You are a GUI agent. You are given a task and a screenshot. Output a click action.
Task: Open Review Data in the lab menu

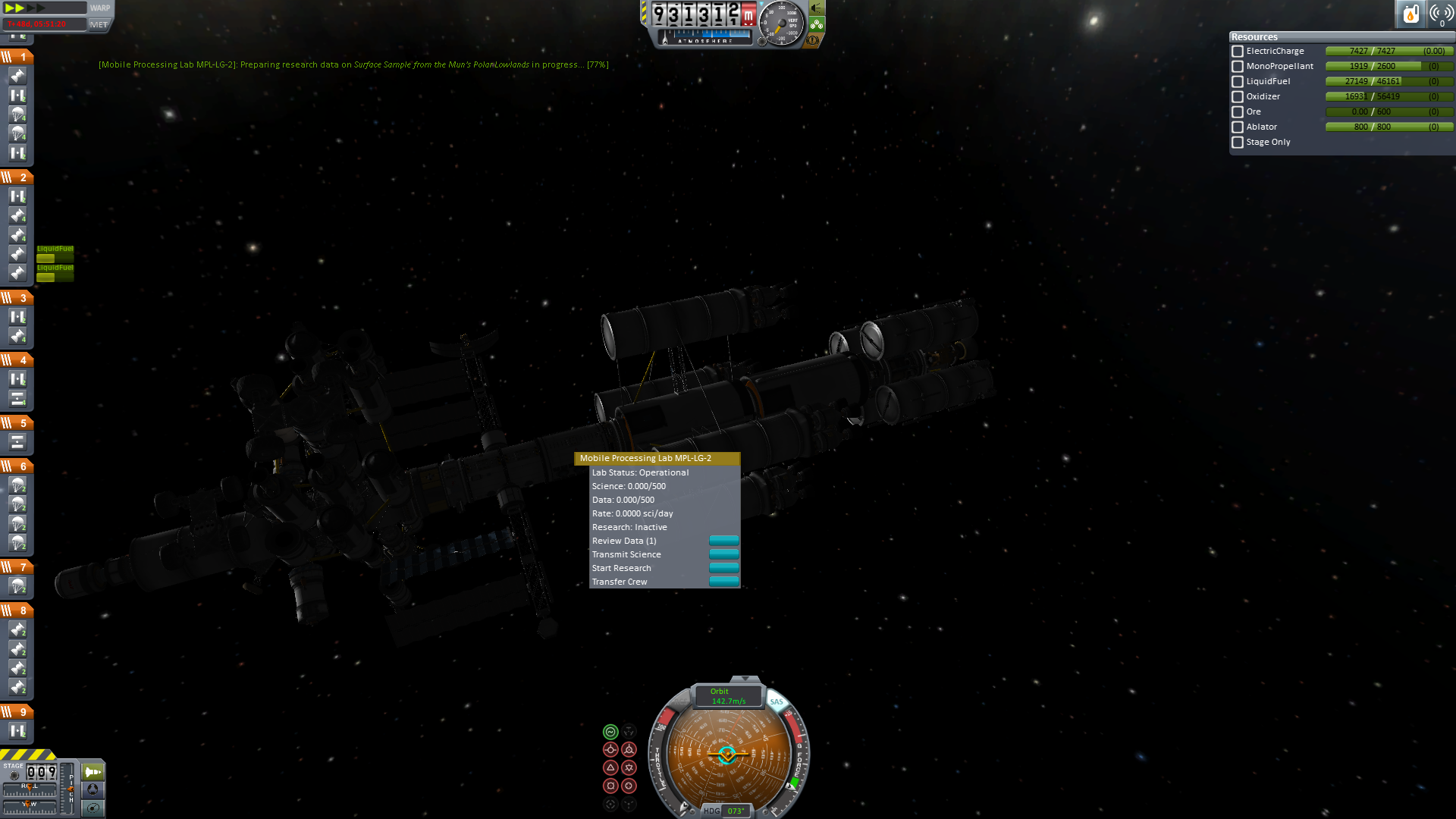click(x=723, y=541)
